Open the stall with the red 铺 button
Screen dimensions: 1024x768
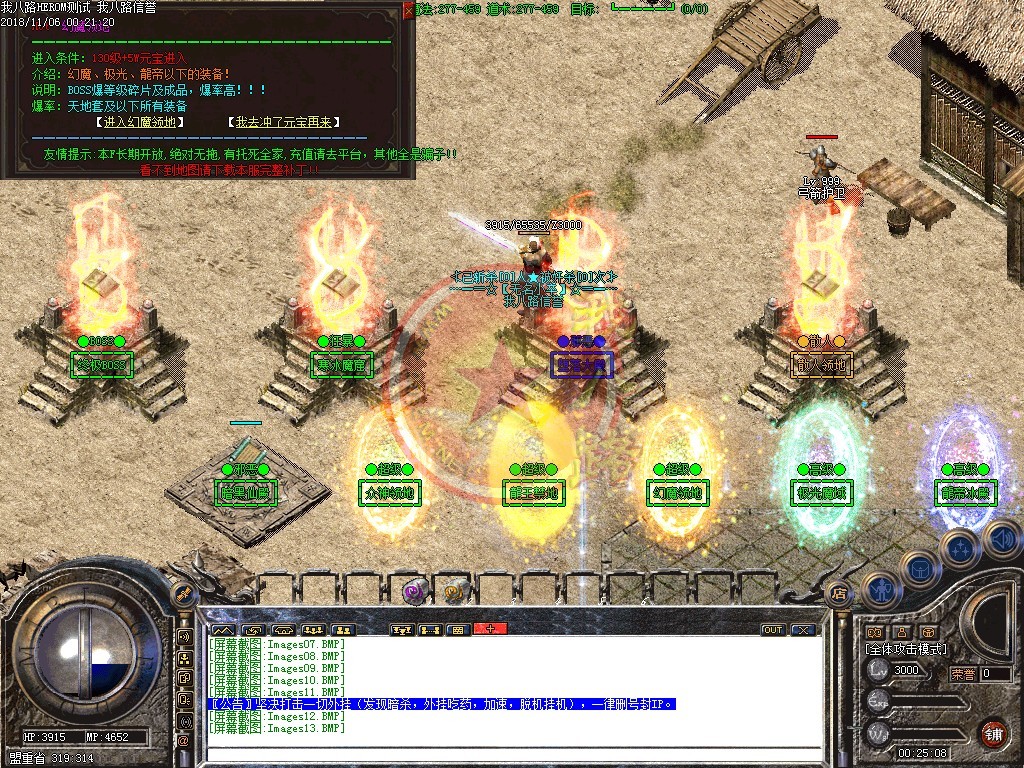(x=992, y=731)
